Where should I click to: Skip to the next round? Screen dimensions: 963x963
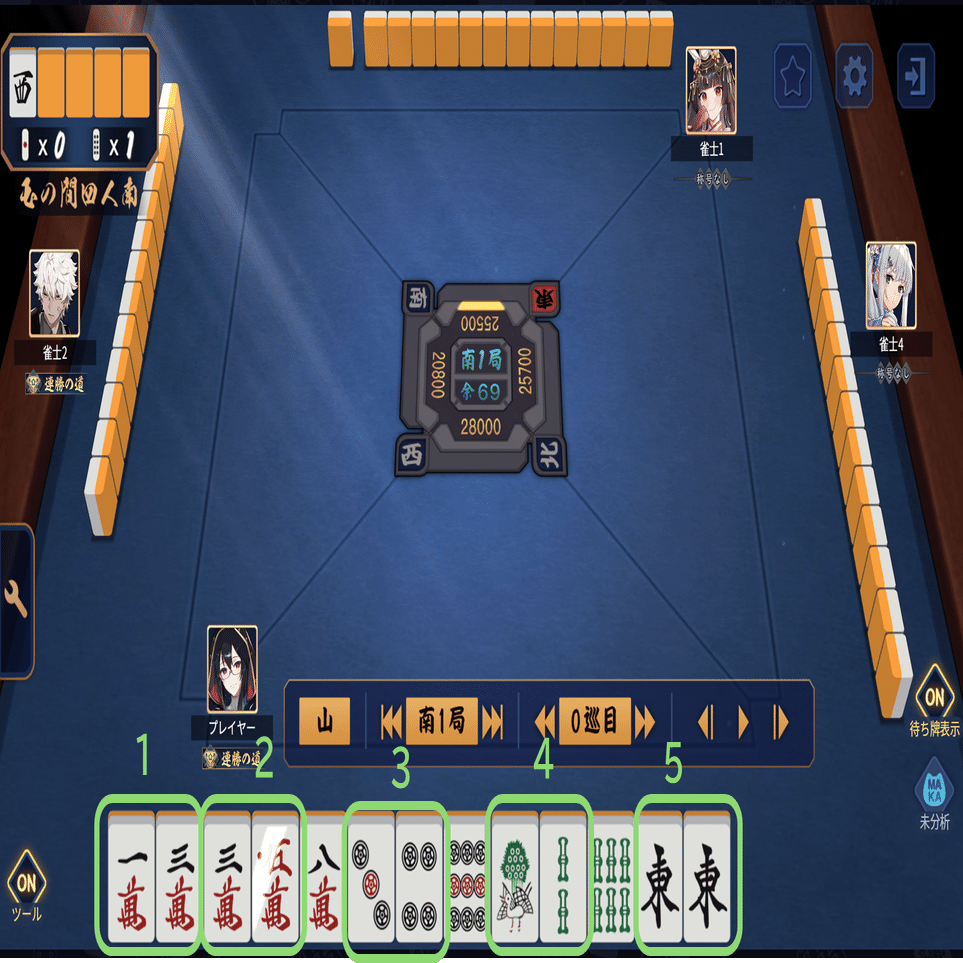coord(492,722)
